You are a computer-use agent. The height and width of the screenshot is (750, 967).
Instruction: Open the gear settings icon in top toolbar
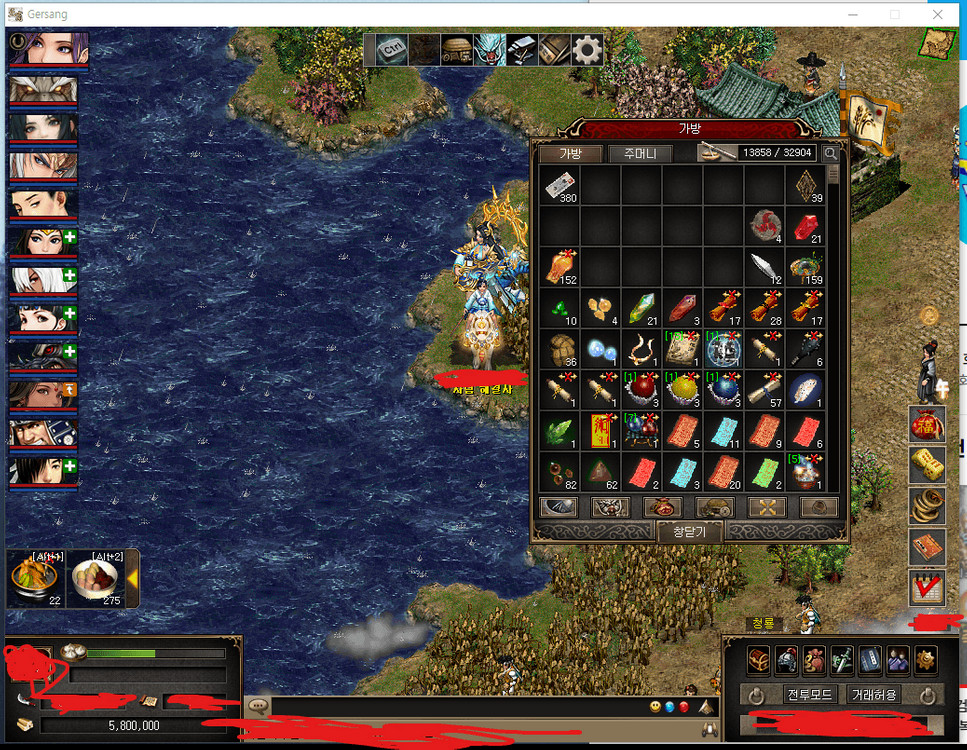pyautogui.click(x=586, y=49)
